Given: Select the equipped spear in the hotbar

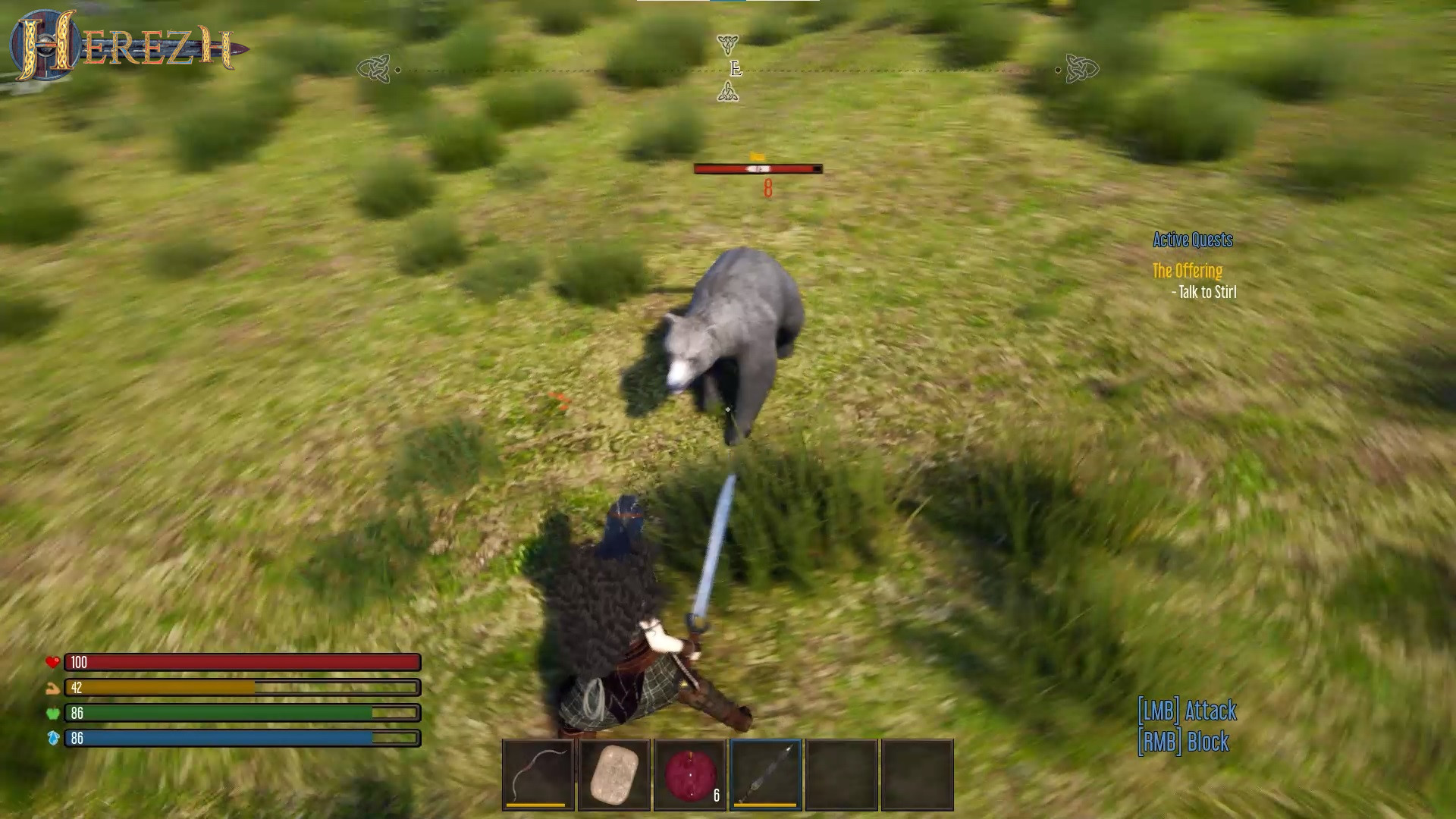Looking at the screenshot, I should (x=765, y=775).
